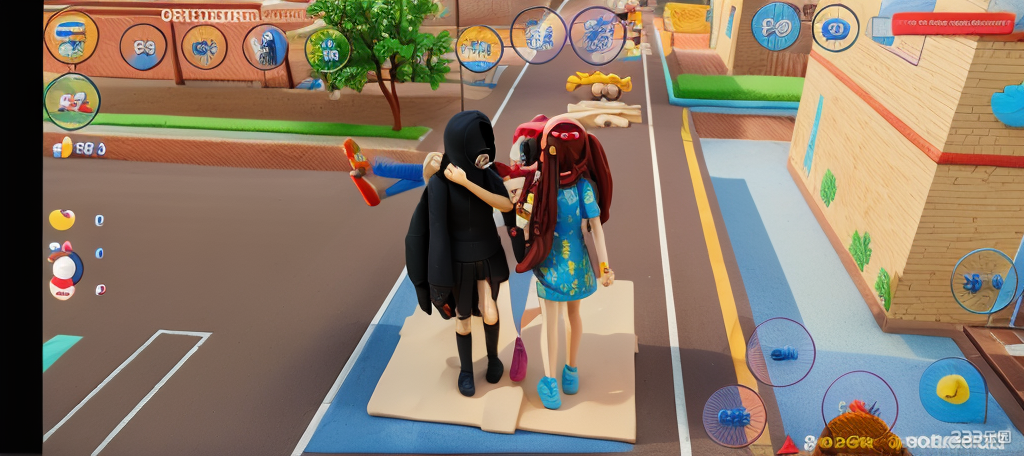Screen dimensions: 1024x456
Task: Open the green icon with red-white emblem
Action: (72, 101)
